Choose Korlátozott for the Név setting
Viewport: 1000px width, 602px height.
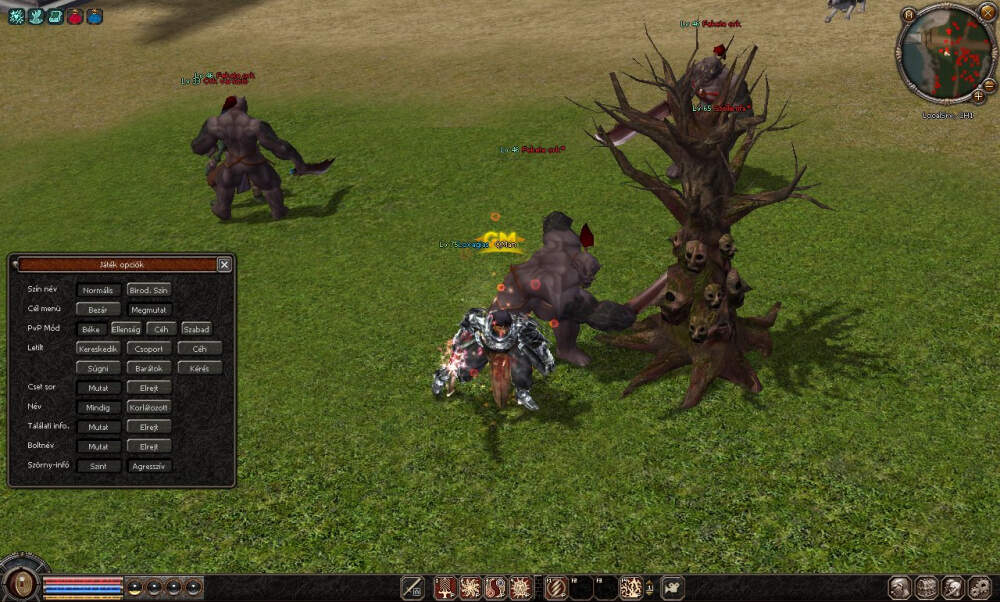(149, 407)
